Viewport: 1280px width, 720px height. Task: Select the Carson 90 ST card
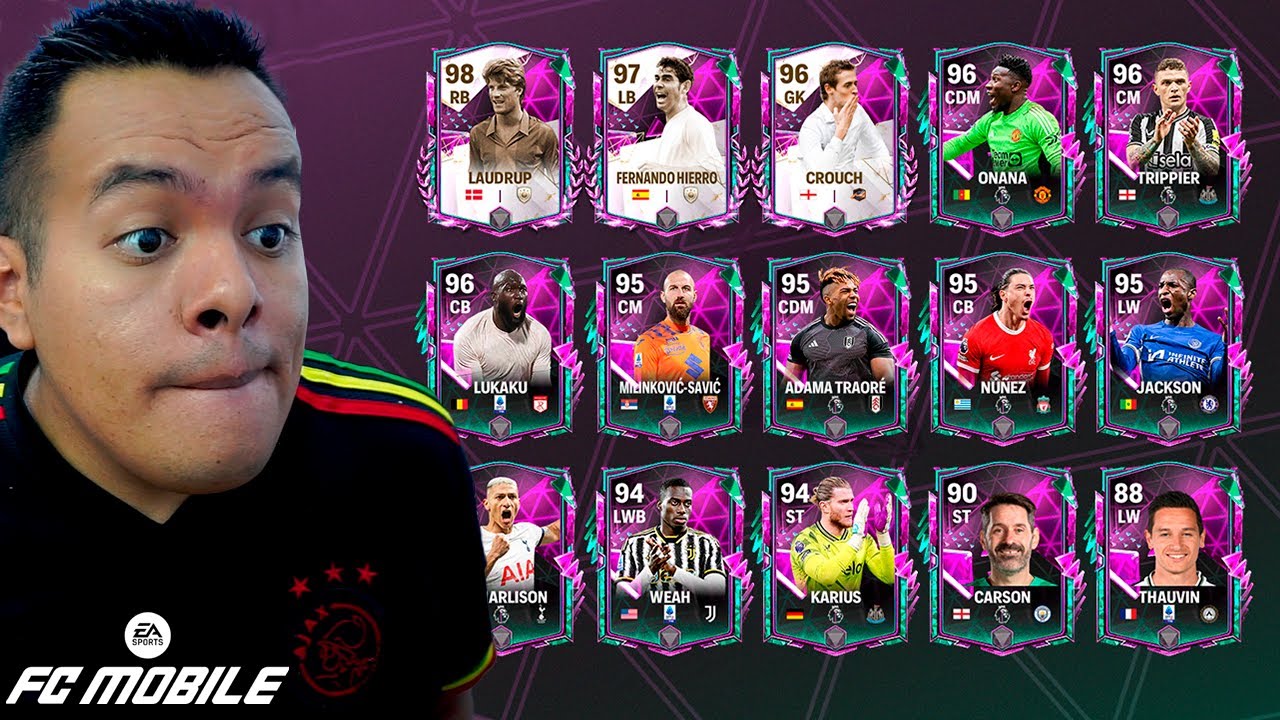point(1002,555)
